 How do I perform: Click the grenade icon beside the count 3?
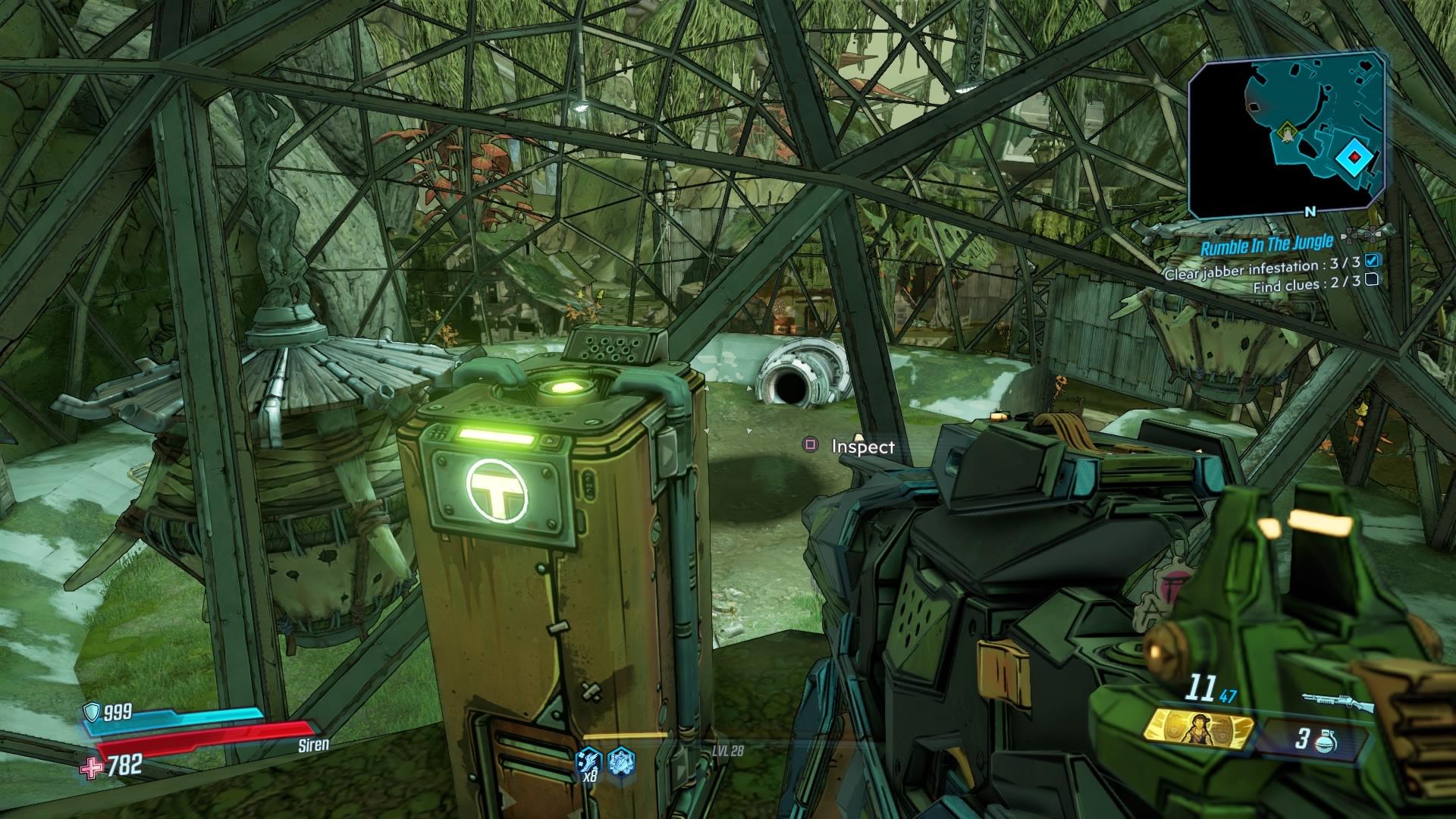point(1325,742)
